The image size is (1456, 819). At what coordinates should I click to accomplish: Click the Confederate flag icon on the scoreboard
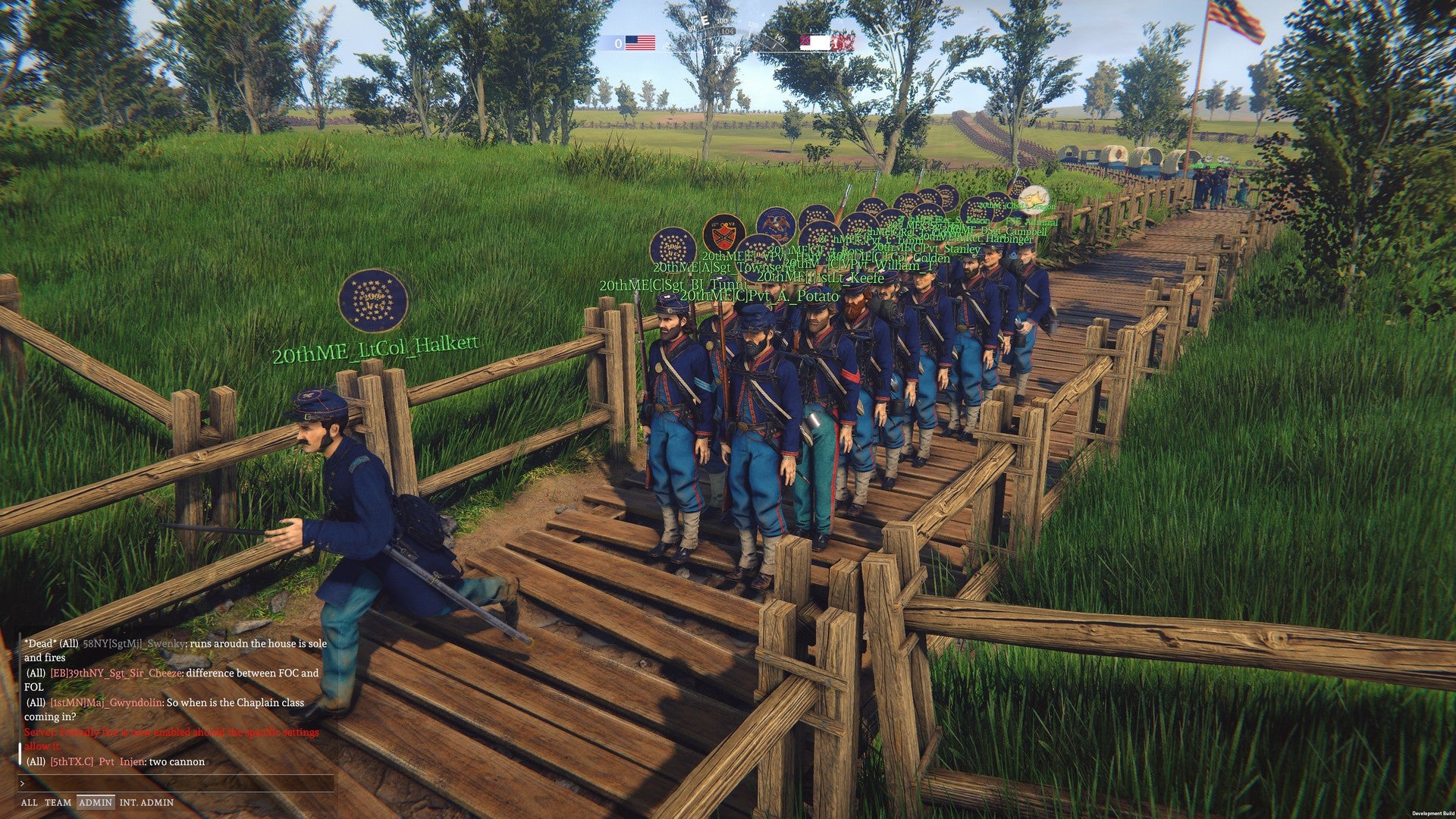point(813,43)
